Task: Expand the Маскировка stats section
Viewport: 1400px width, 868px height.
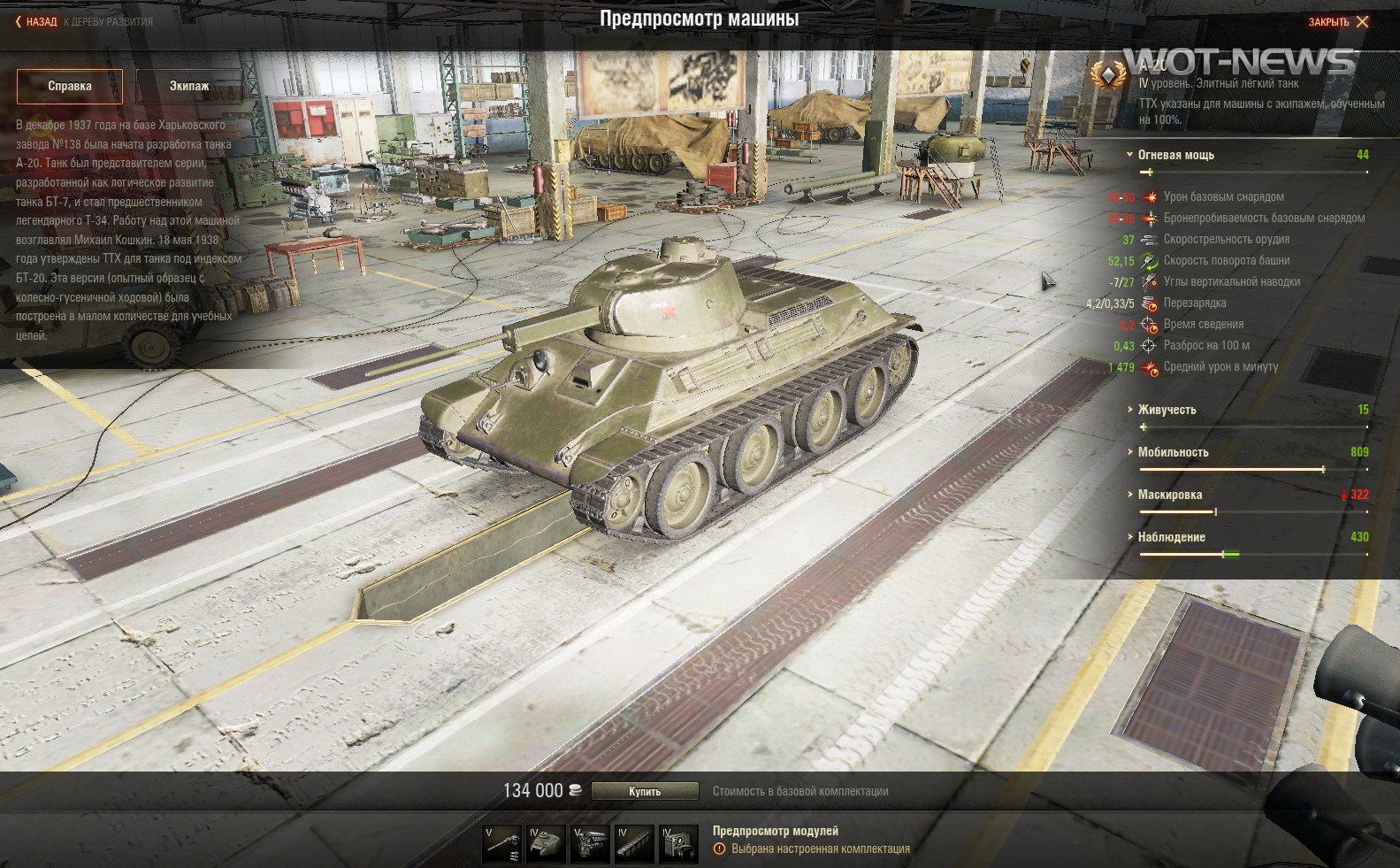Action: [1169, 495]
